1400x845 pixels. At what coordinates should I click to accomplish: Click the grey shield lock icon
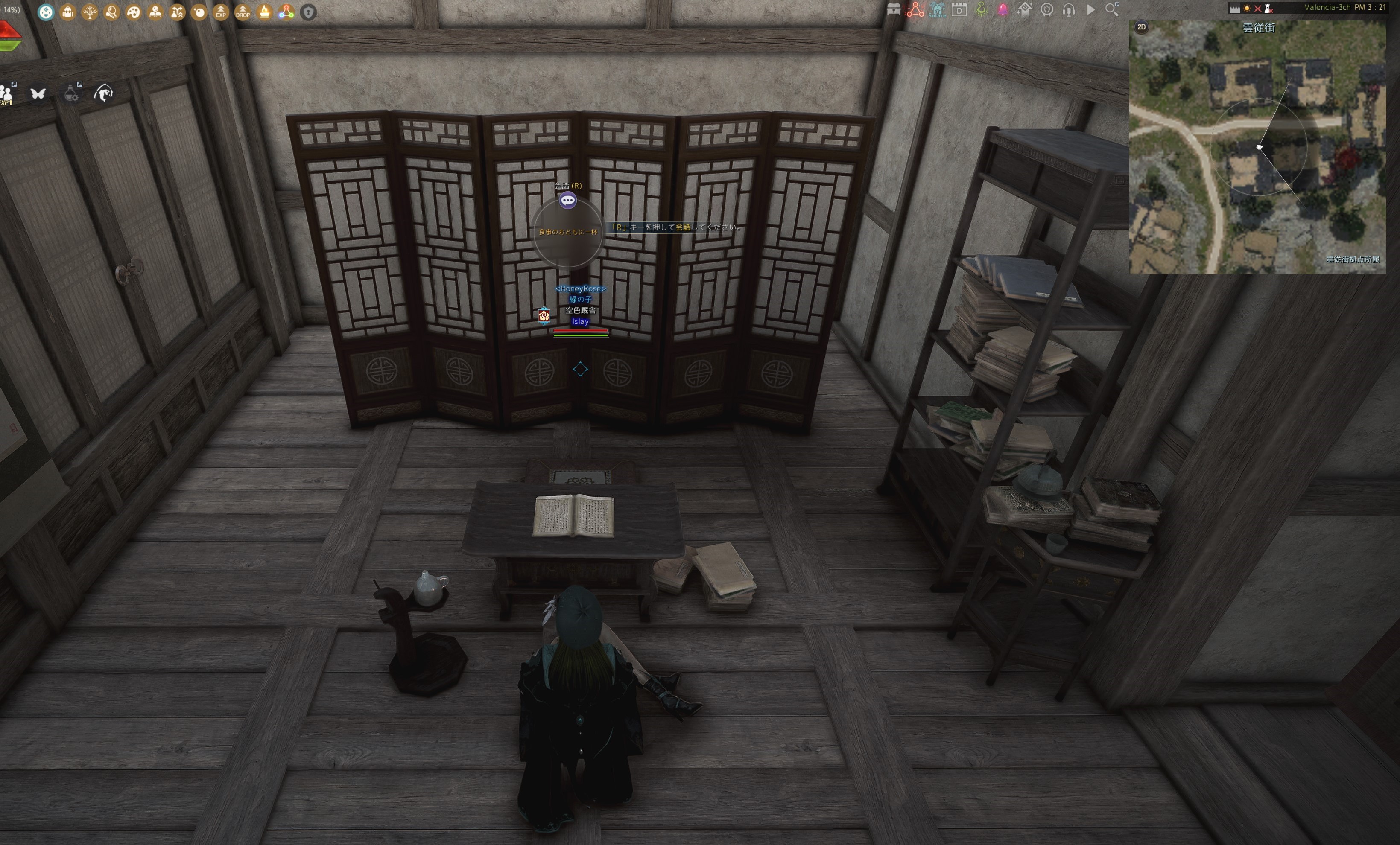308,12
